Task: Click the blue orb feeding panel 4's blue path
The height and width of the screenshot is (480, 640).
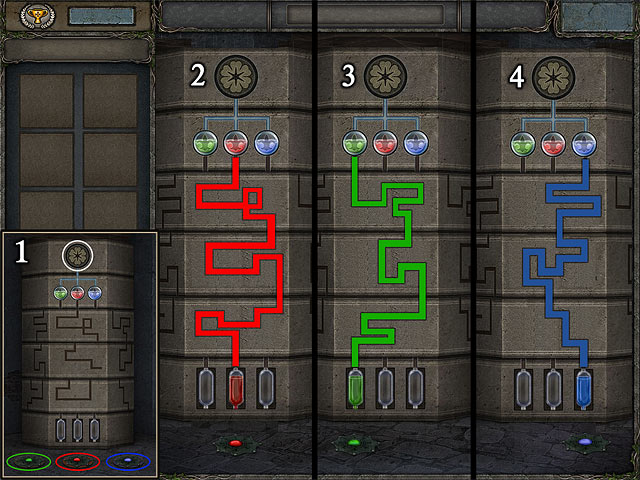Action: 583,143
